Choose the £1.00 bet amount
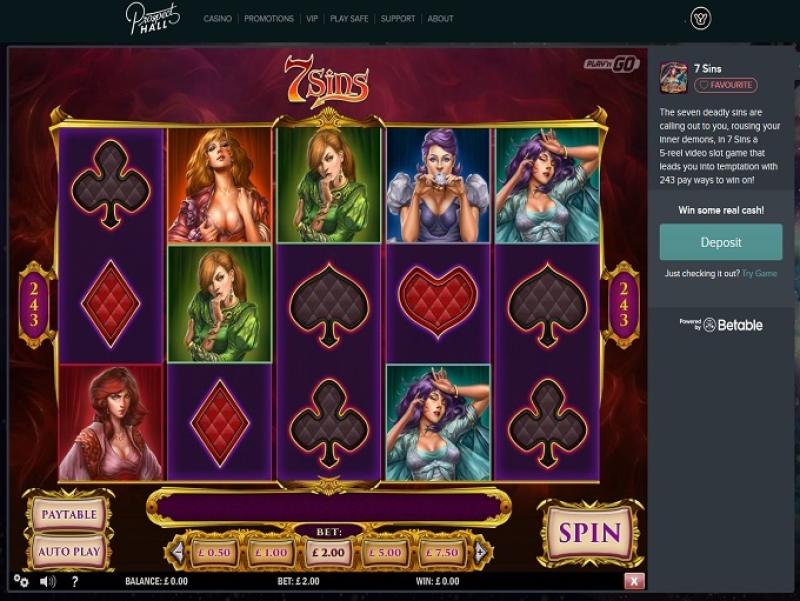The height and width of the screenshot is (601, 800). 273,552
